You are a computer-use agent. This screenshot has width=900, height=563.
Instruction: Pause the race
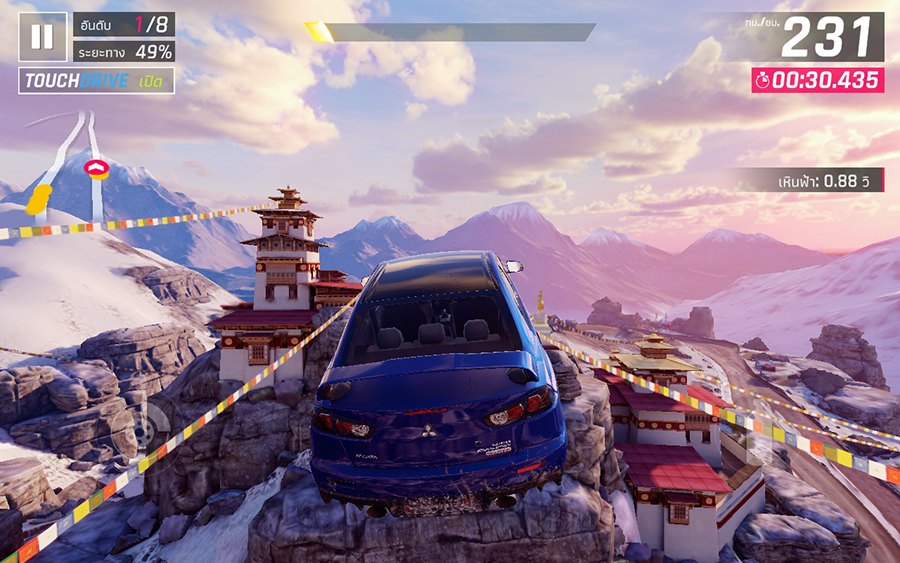[x=42, y=37]
